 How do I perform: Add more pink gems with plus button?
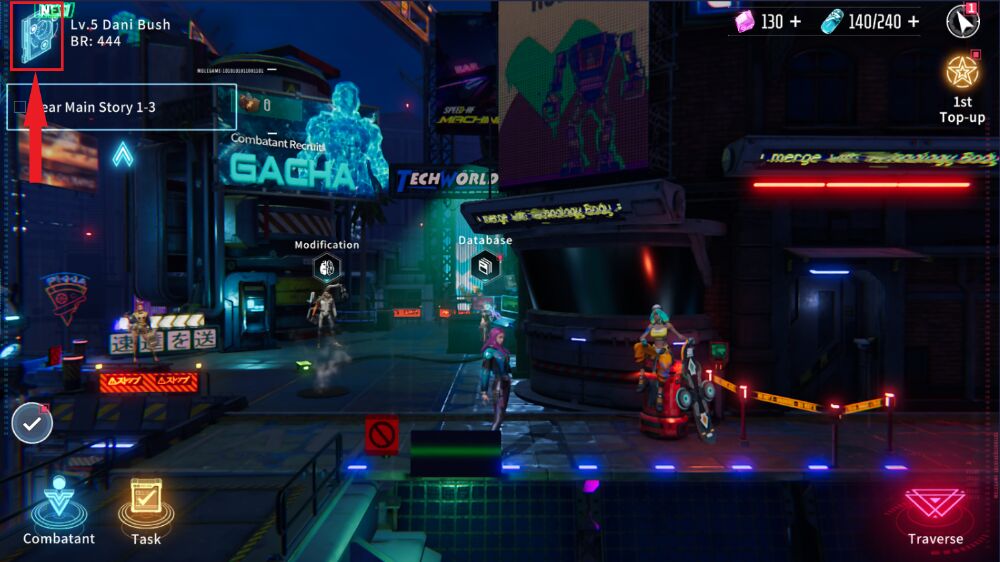pos(796,22)
